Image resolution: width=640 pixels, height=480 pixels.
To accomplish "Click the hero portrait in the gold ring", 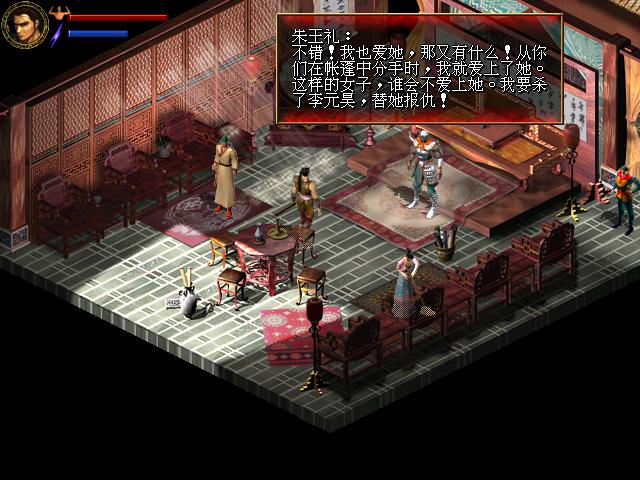I will click(x=24, y=26).
